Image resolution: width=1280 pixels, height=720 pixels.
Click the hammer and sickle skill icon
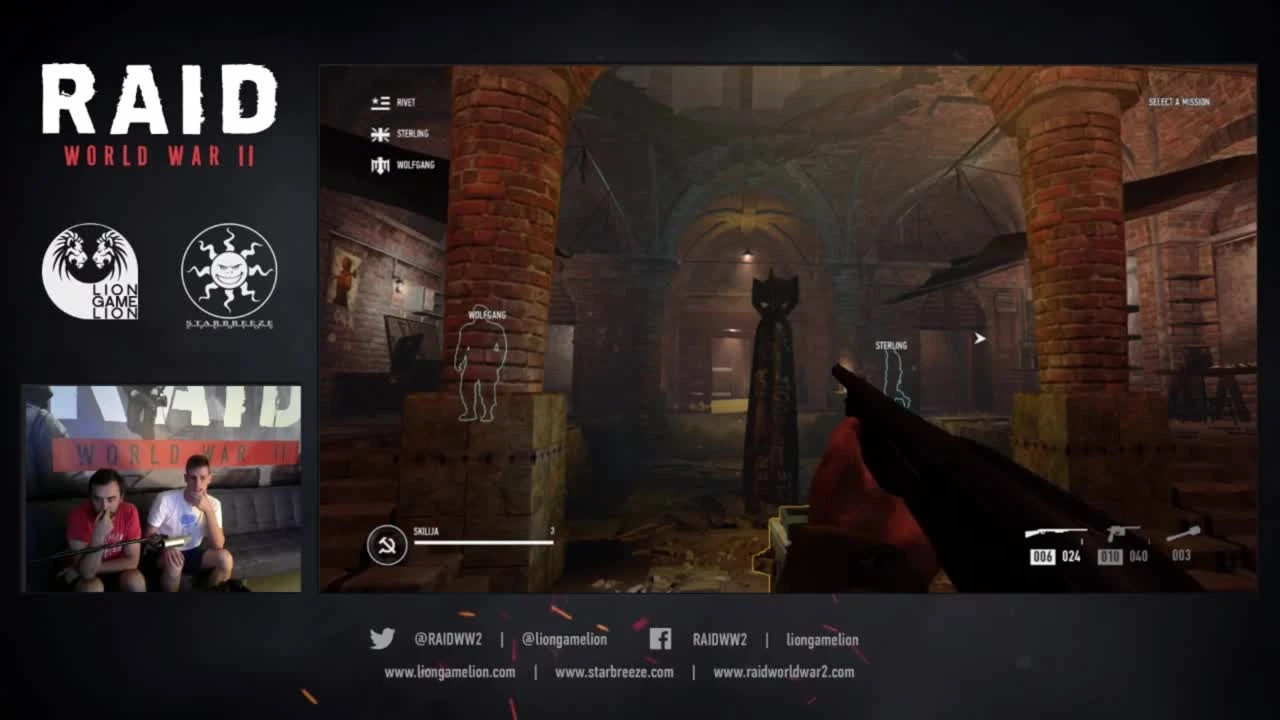pyautogui.click(x=385, y=544)
